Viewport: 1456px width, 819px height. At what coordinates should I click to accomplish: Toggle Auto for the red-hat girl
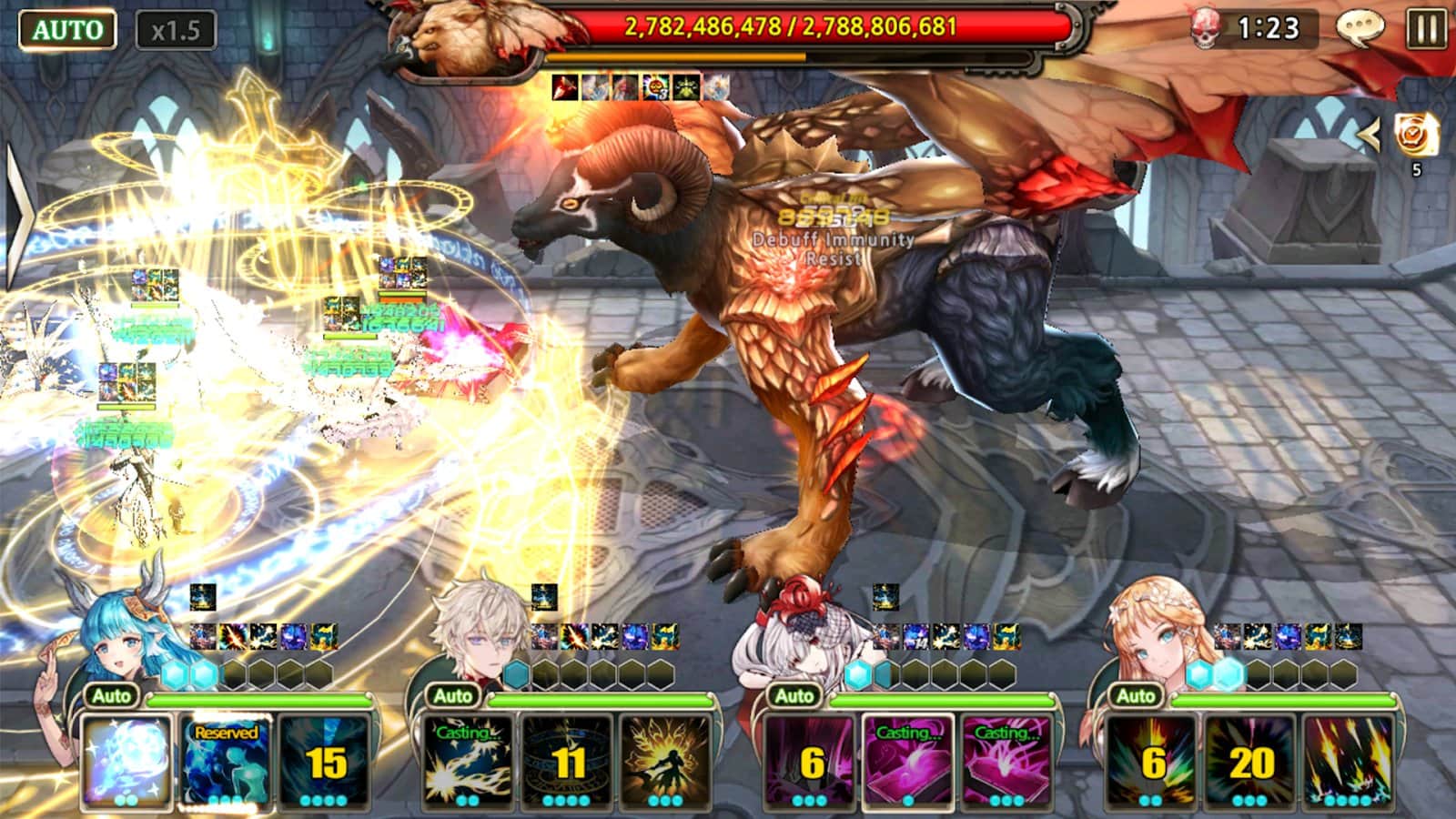(794, 696)
